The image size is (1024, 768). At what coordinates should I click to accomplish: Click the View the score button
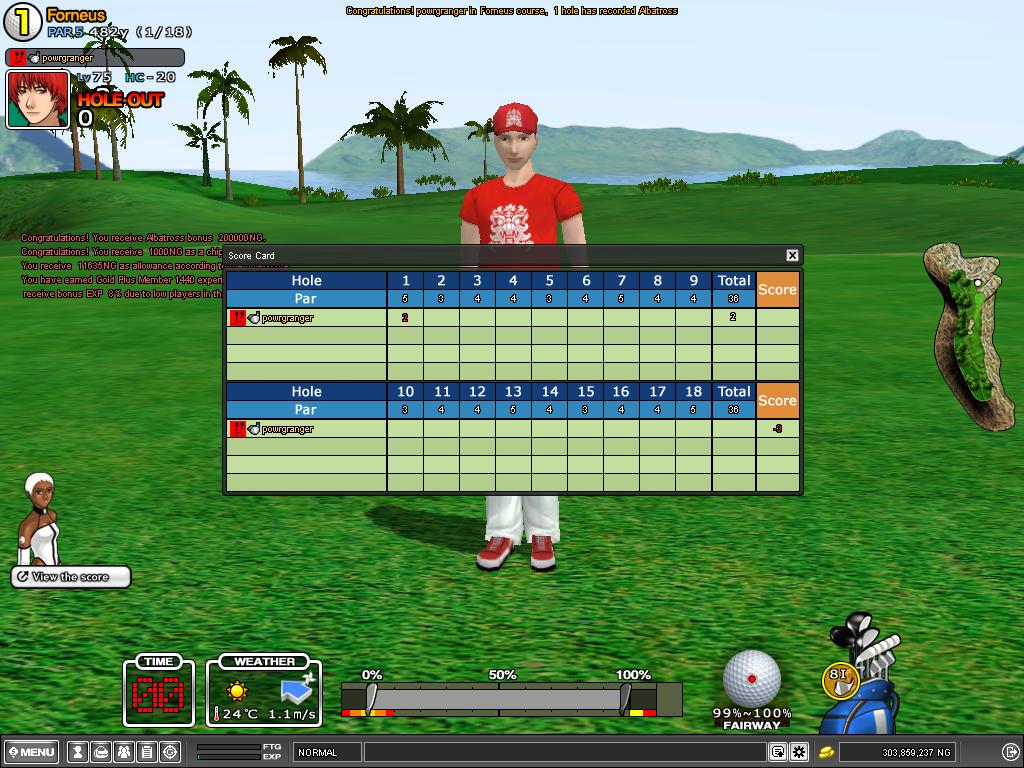[71, 577]
